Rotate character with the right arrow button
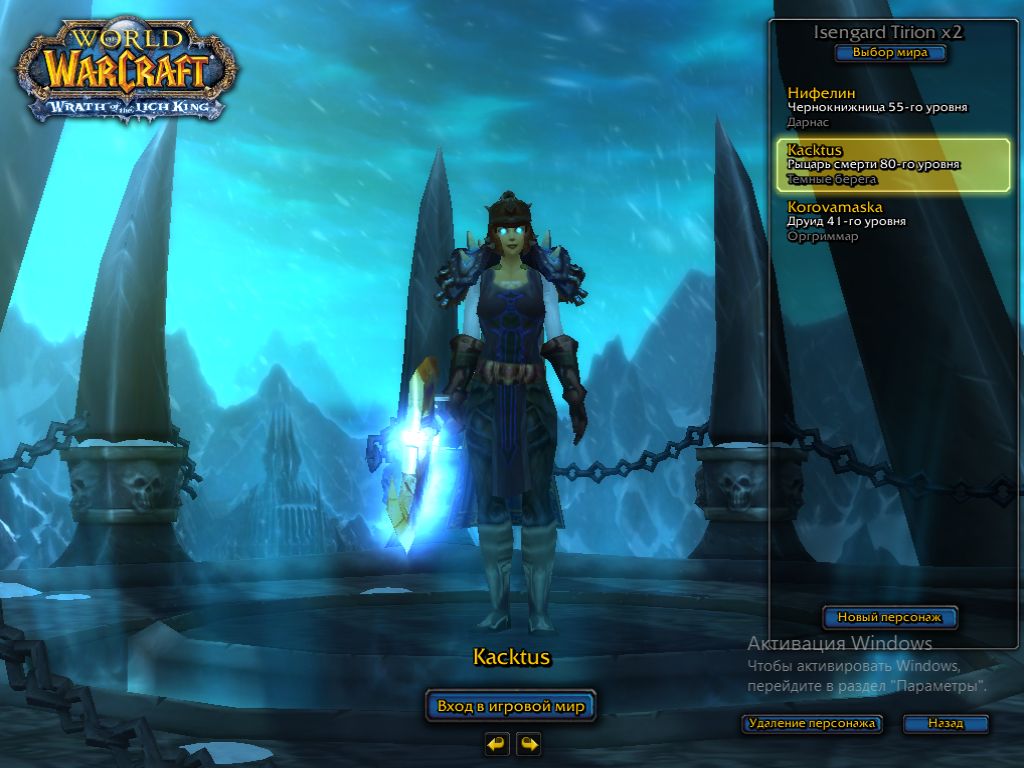The image size is (1024, 768). (x=528, y=743)
